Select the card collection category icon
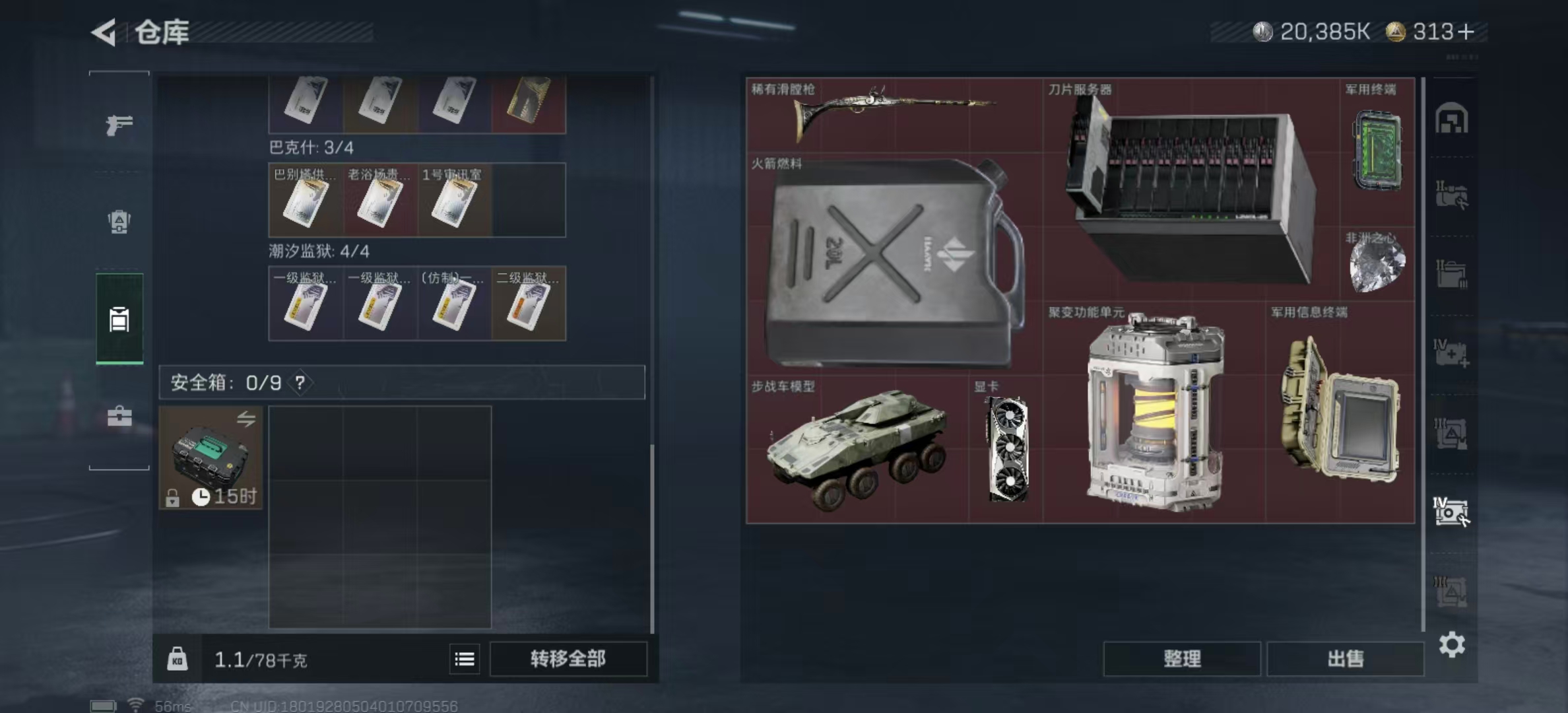1568x713 pixels. click(119, 317)
